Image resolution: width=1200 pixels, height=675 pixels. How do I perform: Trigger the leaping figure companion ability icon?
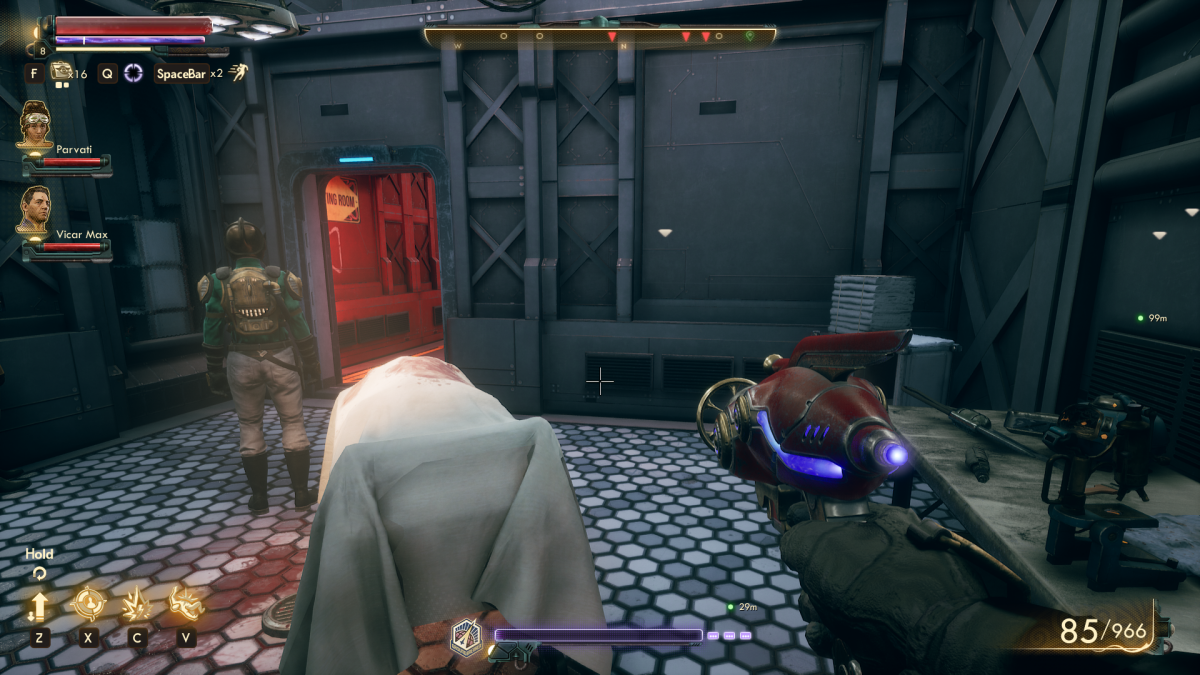pyautogui.click(x=184, y=603)
